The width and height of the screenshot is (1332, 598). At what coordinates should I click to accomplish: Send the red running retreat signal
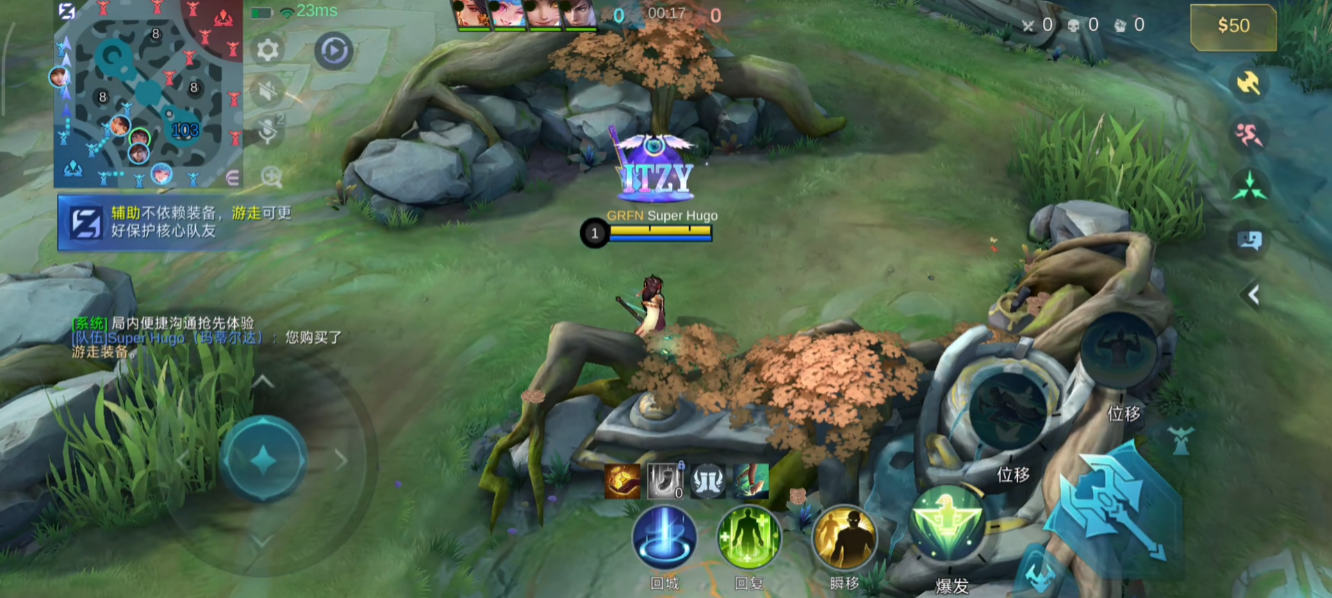[x=1249, y=134]
